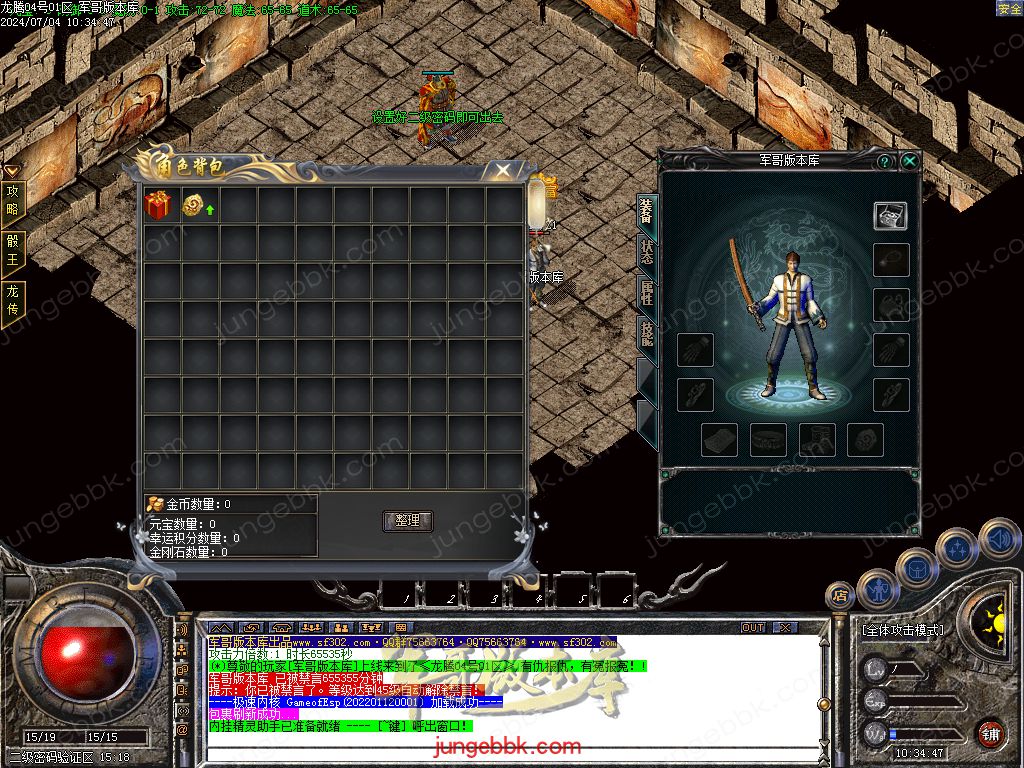Change the 全体攻击模式 attack mode label
This screenshot has width=1024, height=768.
click(x=902, y=631)
